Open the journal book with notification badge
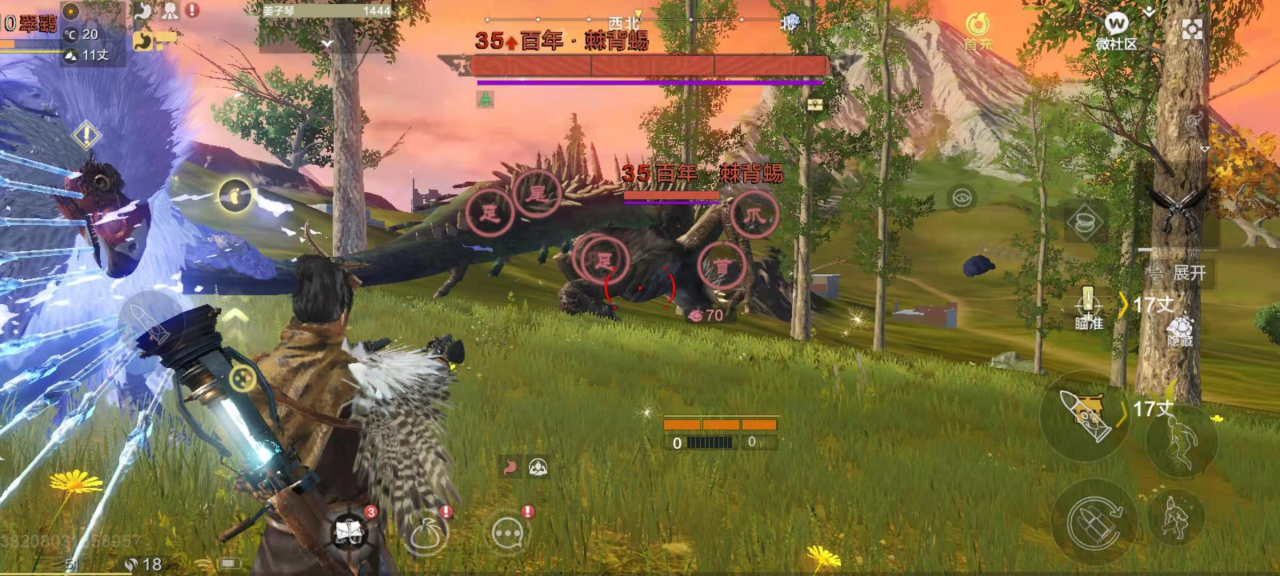The width and height of the screenshot is (1280, 576). pos(350,530)
